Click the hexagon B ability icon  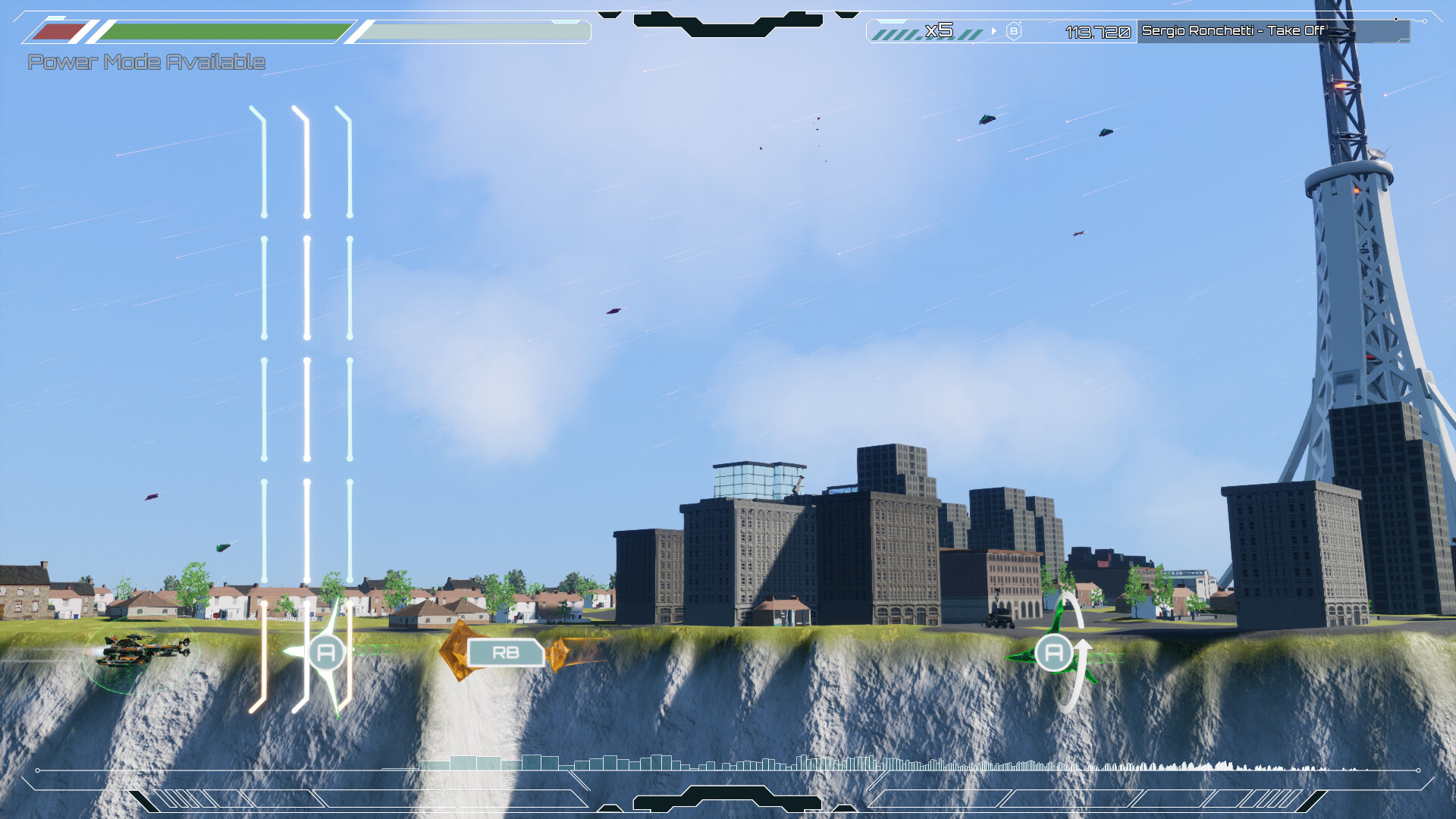[1012, 32]
